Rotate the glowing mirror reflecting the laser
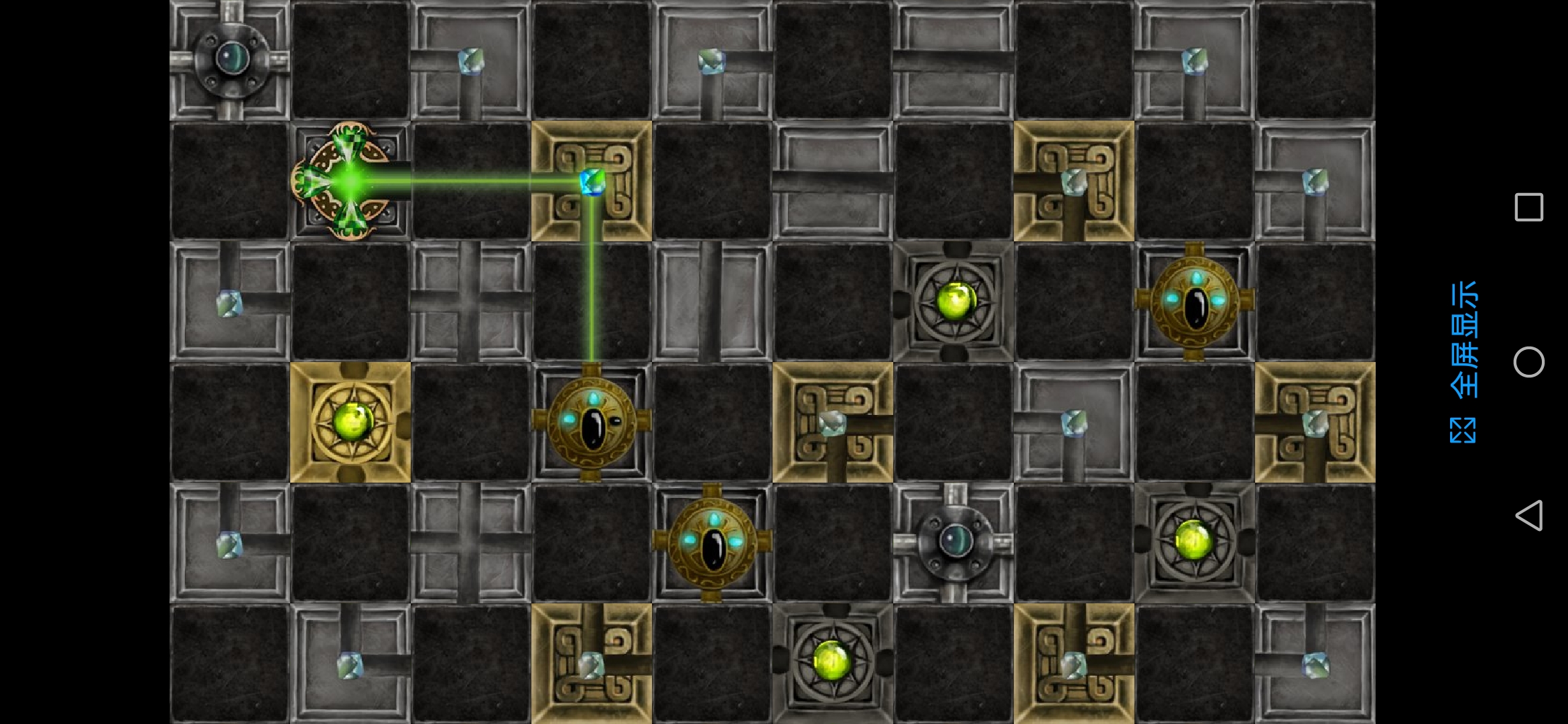Viewport: 1568px width, 724px height. pos(592,181)
